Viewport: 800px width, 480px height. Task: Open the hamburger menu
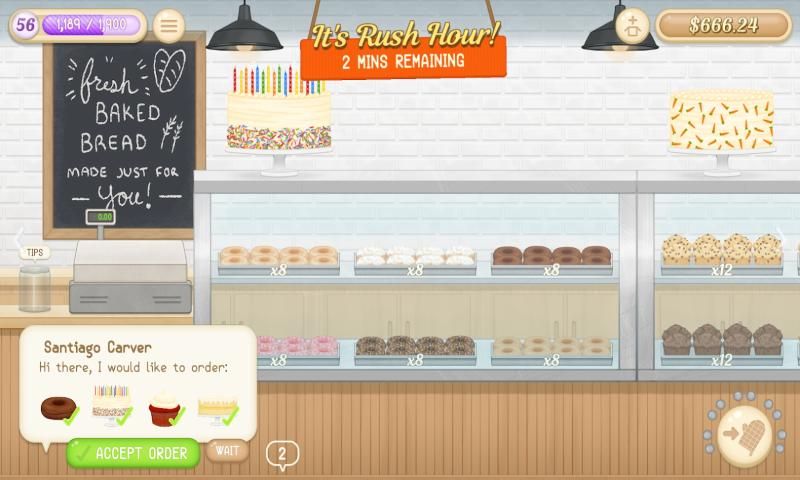click(169, 25)
